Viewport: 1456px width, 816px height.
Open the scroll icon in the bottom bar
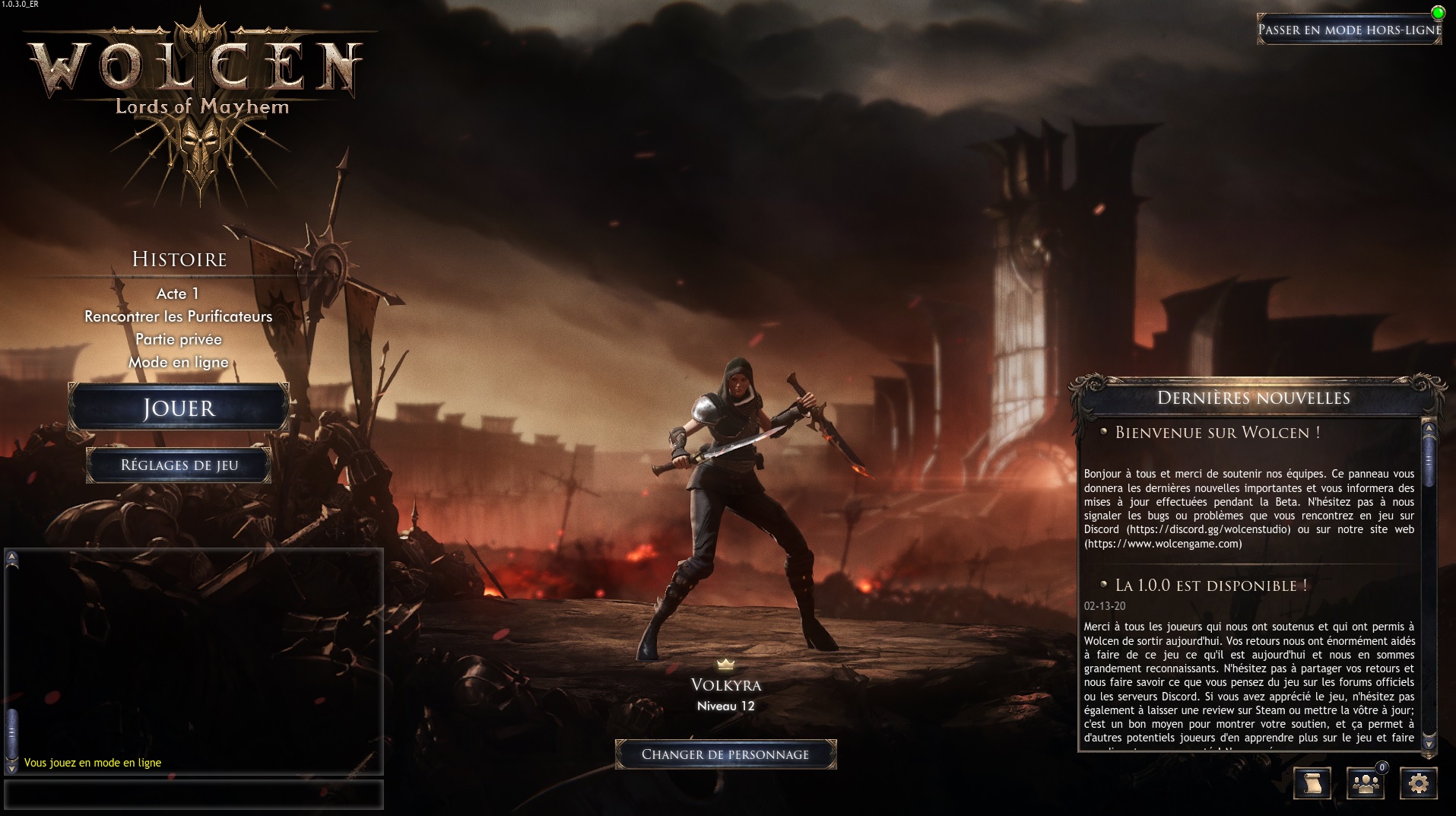pyautogui.click(x=1312, y=783)
